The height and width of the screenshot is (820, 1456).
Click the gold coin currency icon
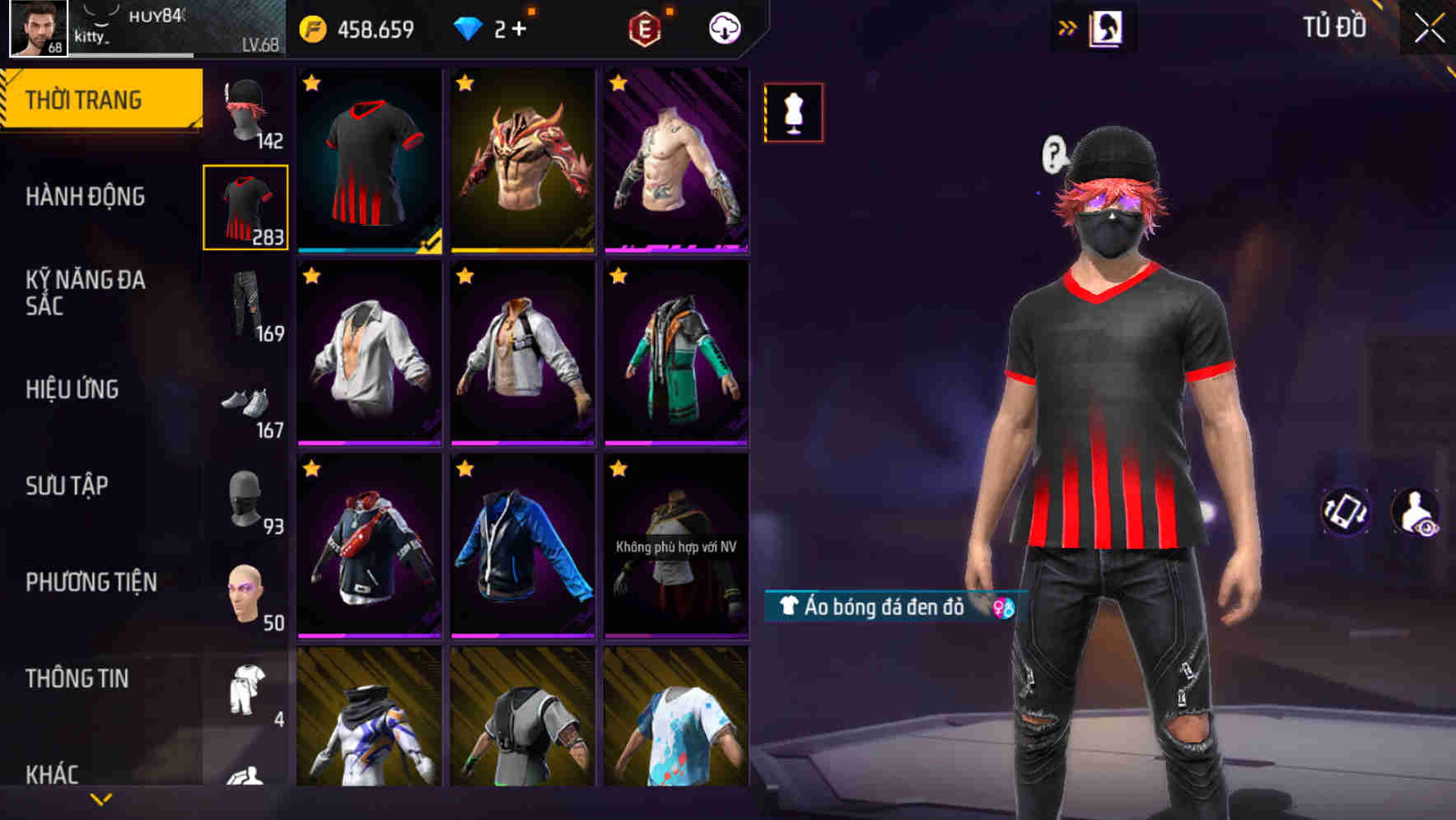[x=310, y=26]
